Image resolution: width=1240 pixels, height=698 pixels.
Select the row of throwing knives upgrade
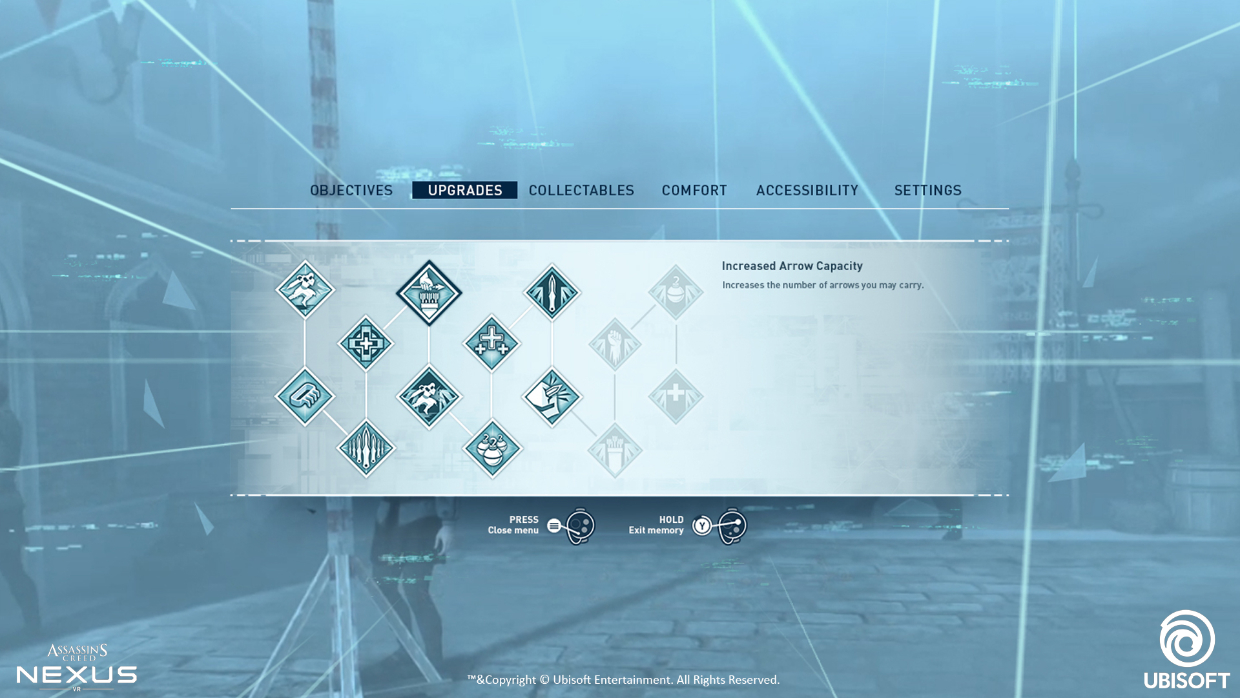[366, 447]
